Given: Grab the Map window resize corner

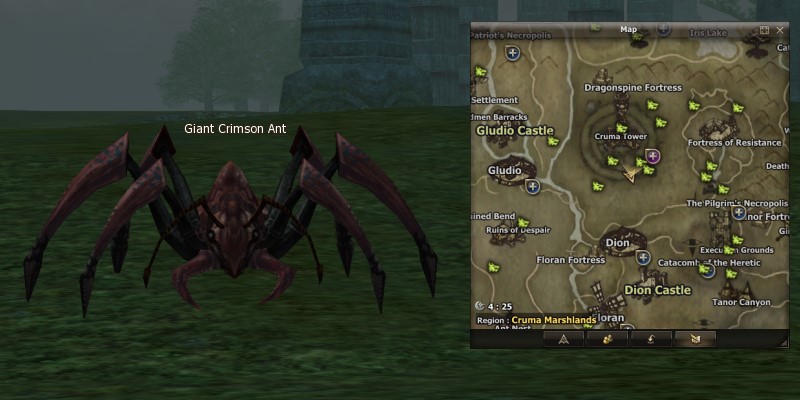Looking at the screenshot, I should click(784, 343).
